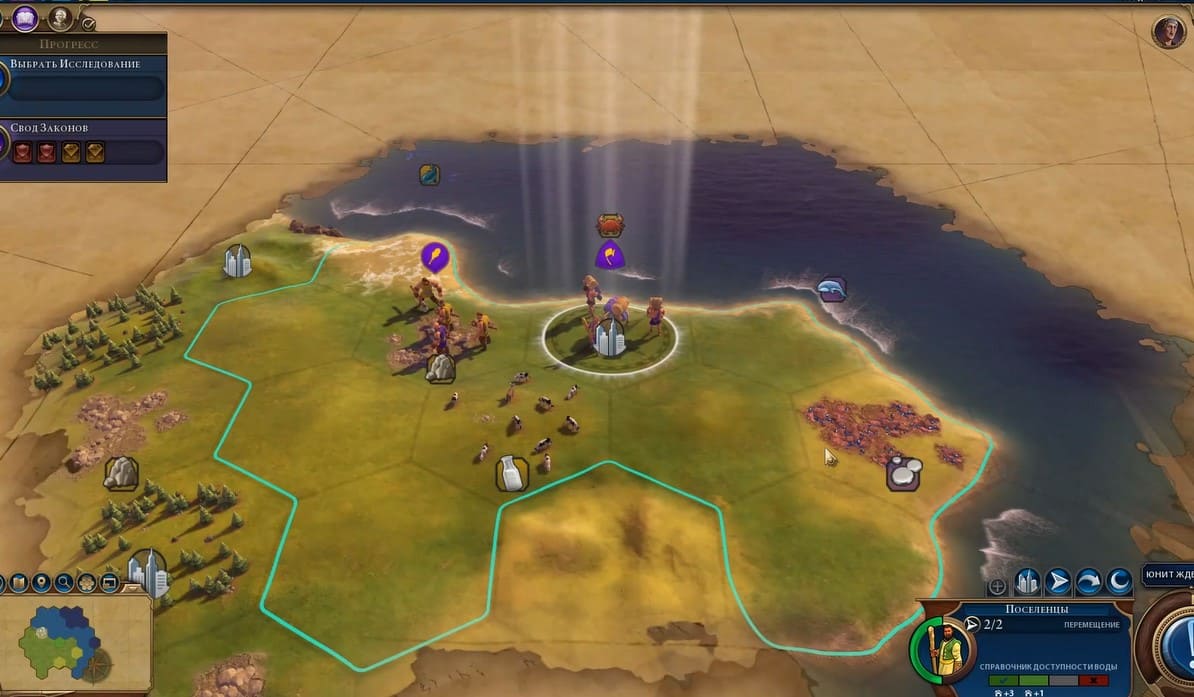Open the great people portrait button
The height and width of the screenshot is (697, 1194).
(x=61, y=17)
